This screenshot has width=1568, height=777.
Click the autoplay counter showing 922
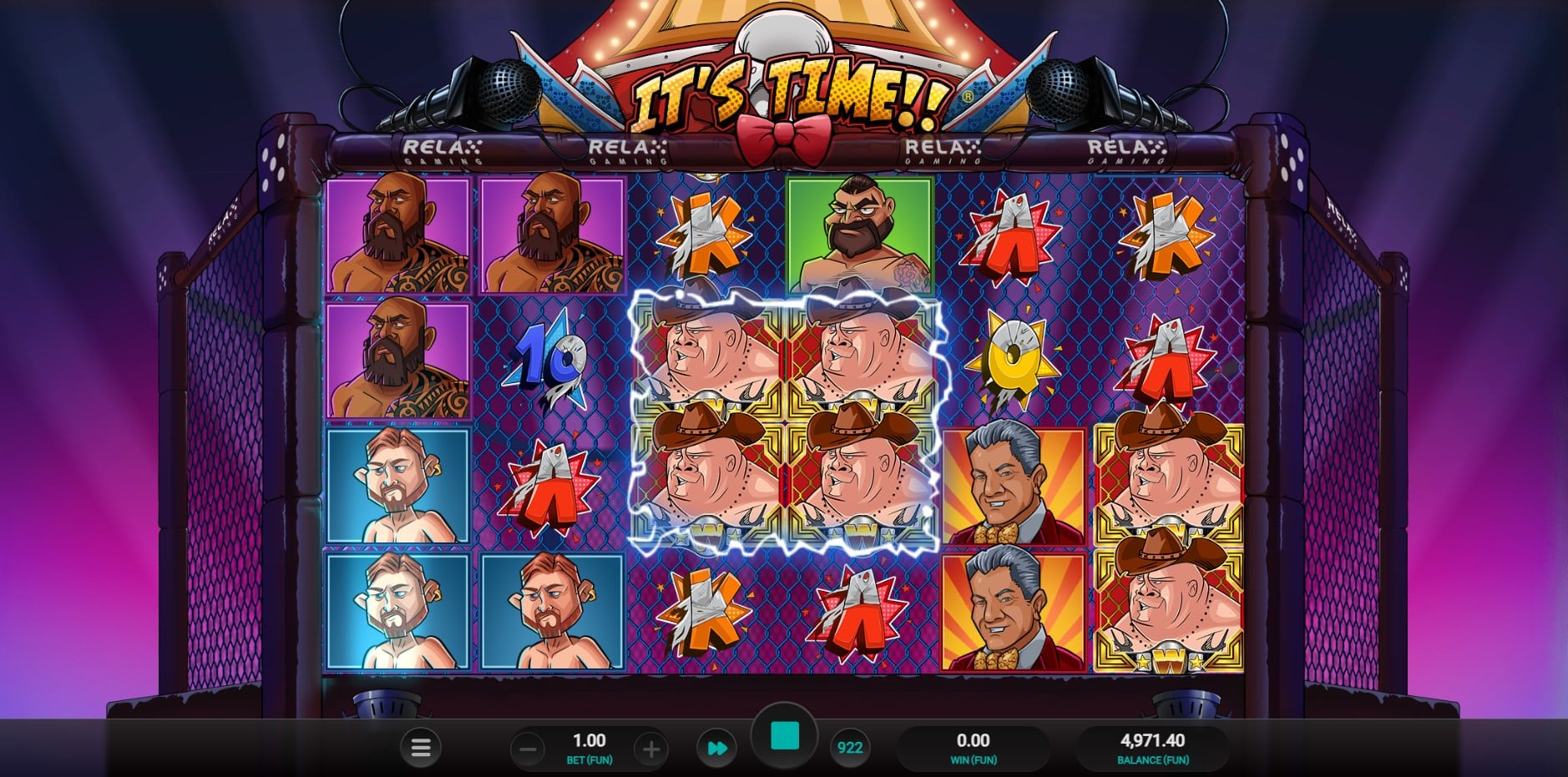[x=849, y=748]
